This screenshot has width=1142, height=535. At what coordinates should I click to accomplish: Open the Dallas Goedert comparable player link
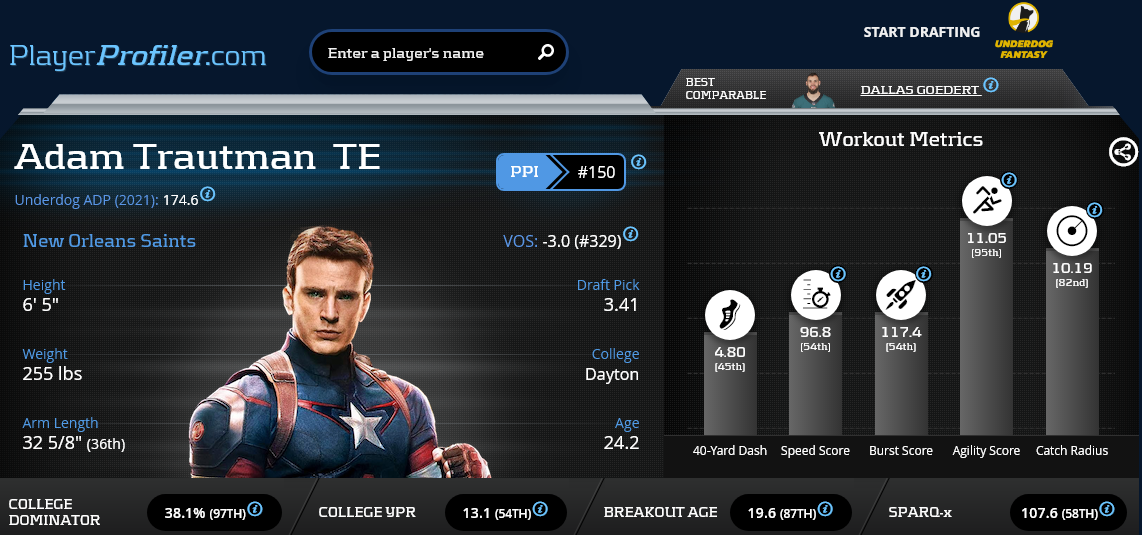(x=919, y=89)
